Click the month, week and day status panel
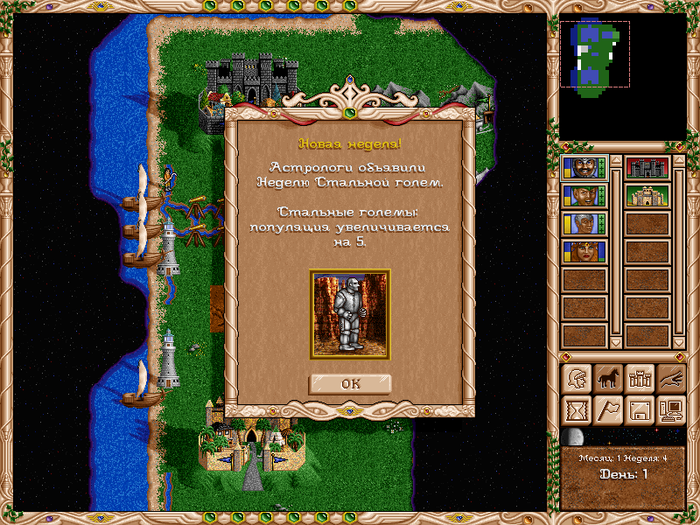Image resolution: width=700 pixels, height=525 pixels. click(623, 467)
